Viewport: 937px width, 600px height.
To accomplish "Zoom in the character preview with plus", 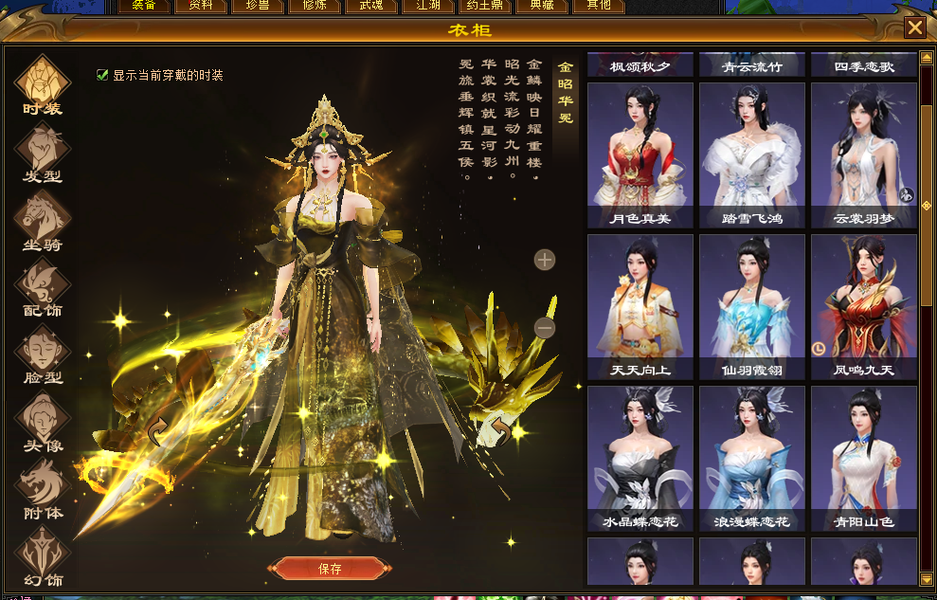I will coord(544,260).
